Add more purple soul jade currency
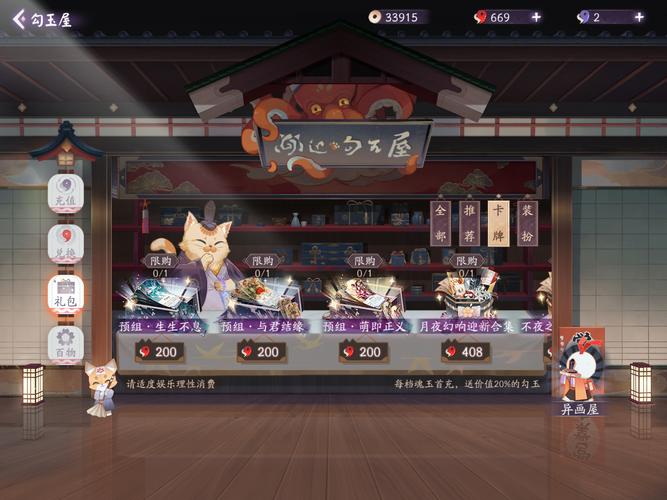The height and width of the screenshot is (500, 667). 639,17
